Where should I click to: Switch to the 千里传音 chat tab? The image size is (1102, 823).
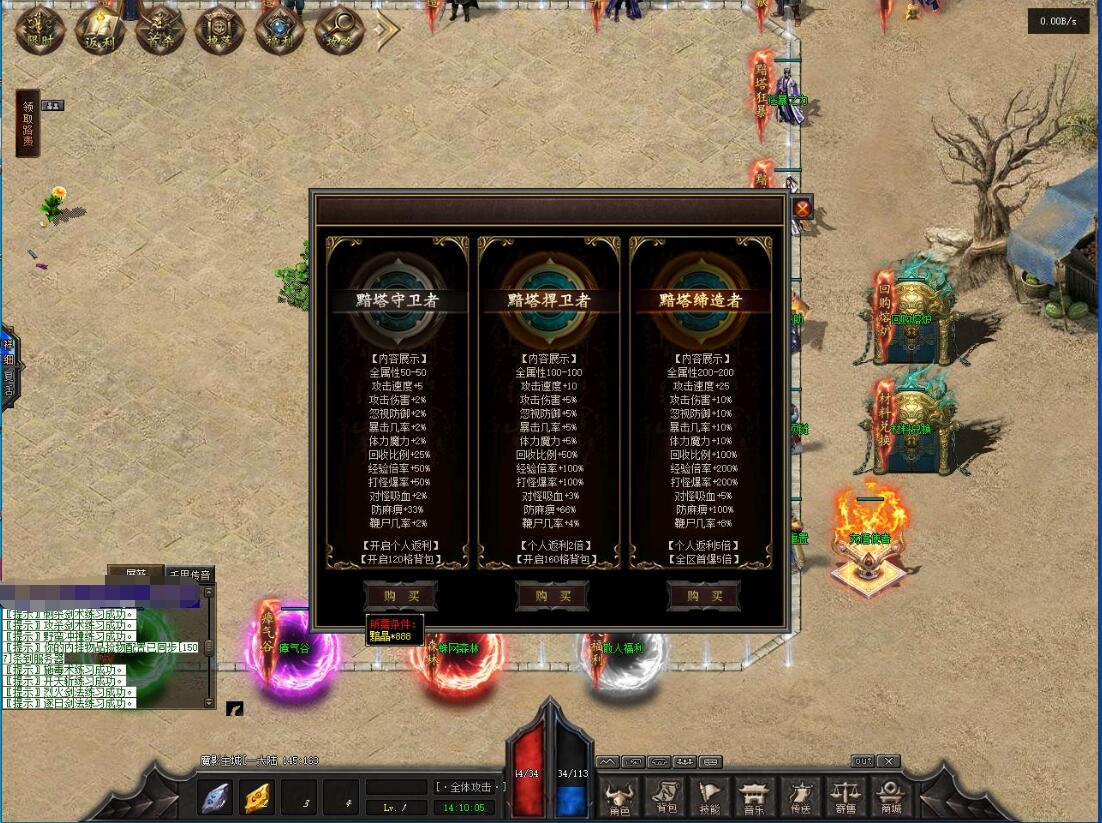(x=190, y=575)
